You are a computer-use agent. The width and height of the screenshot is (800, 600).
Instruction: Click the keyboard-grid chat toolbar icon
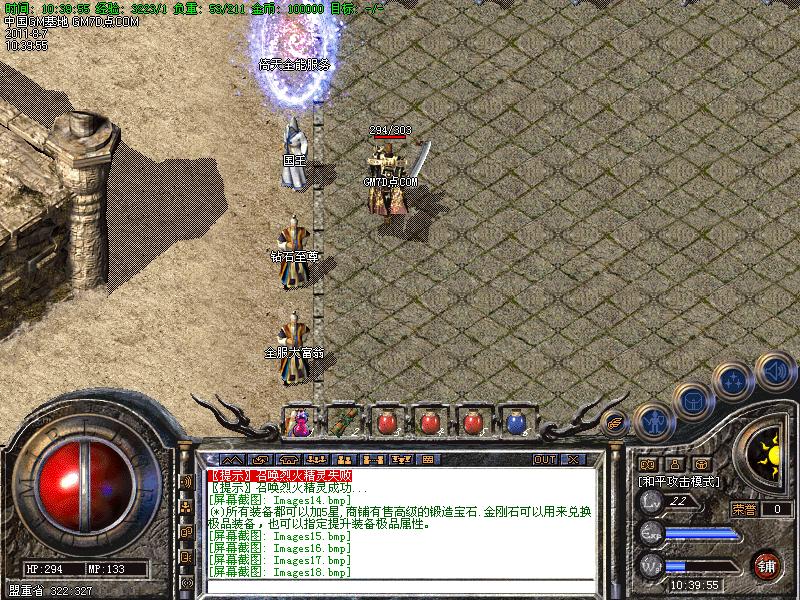tap(427, 460)
